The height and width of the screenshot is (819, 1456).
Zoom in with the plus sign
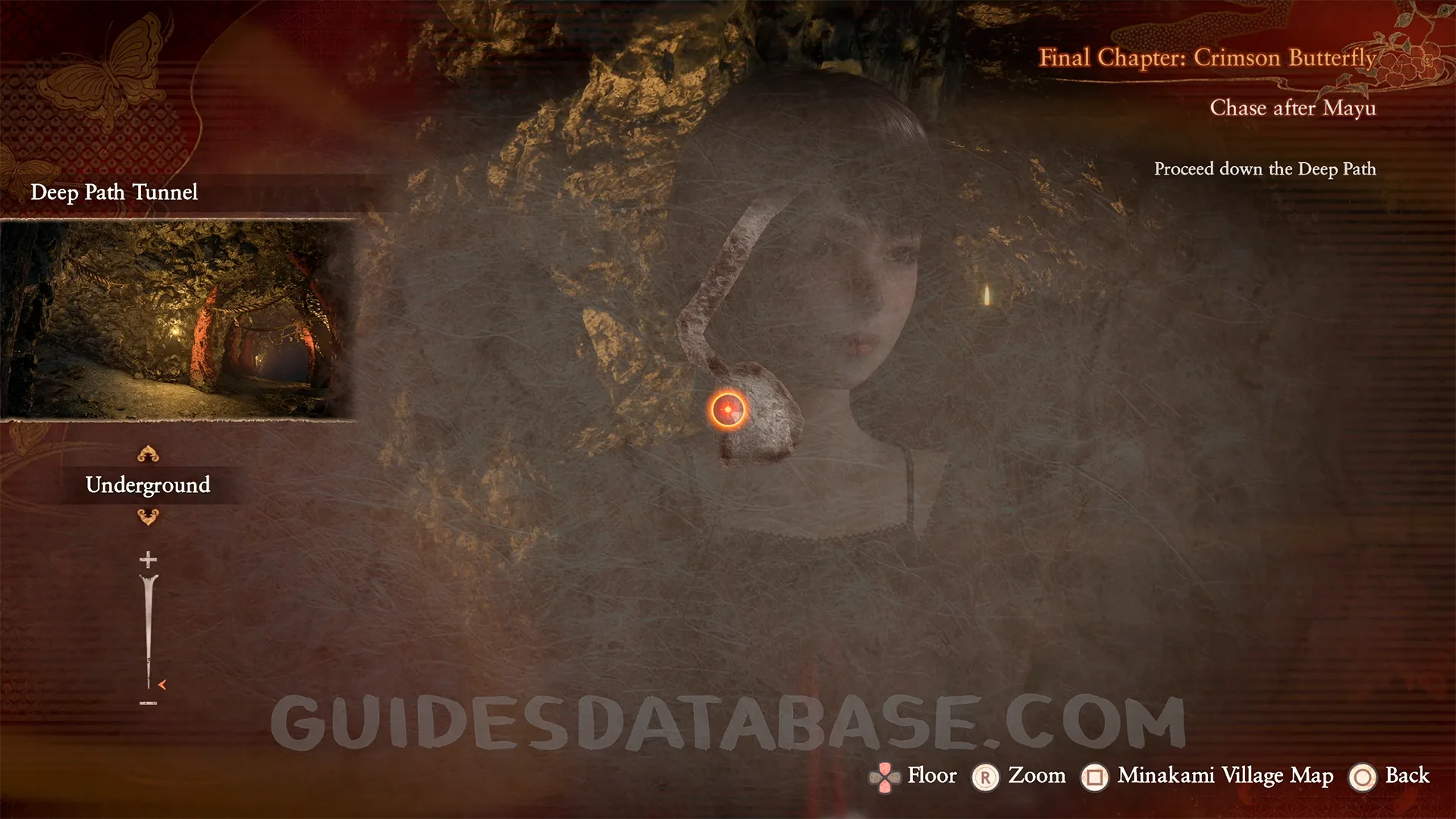[x=148, y=560]
